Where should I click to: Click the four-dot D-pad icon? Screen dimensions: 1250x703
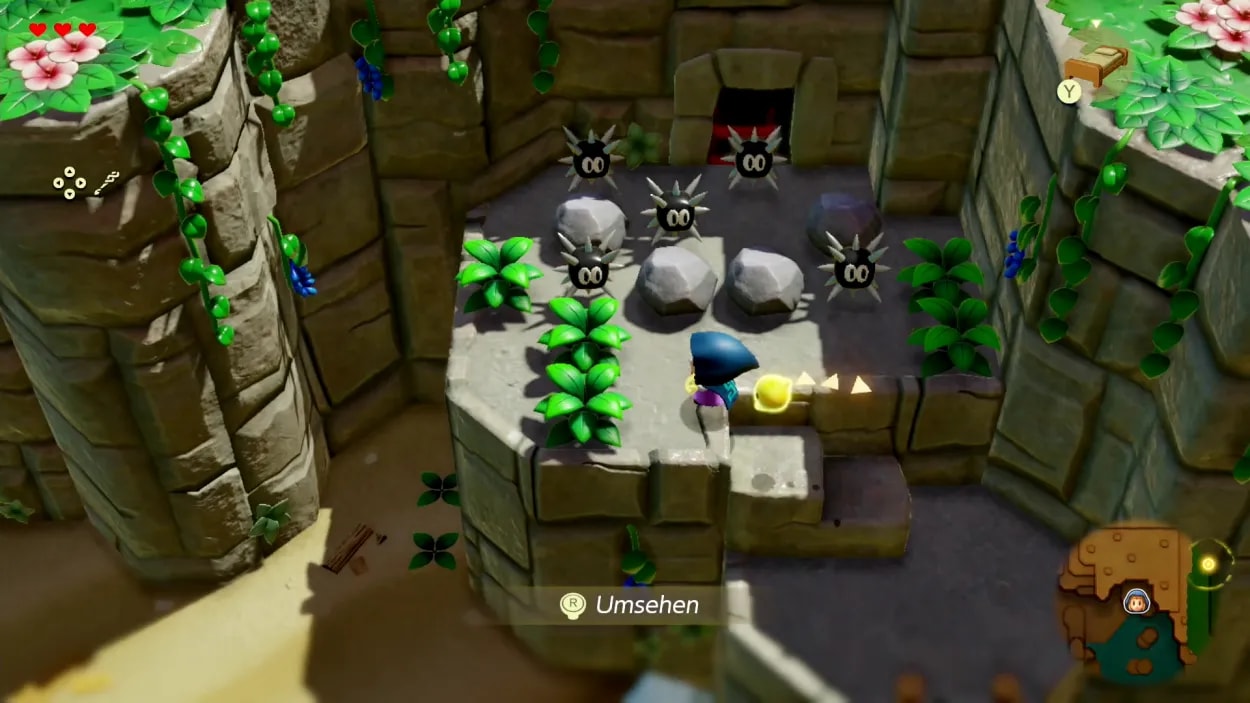[x=69, y=182]
